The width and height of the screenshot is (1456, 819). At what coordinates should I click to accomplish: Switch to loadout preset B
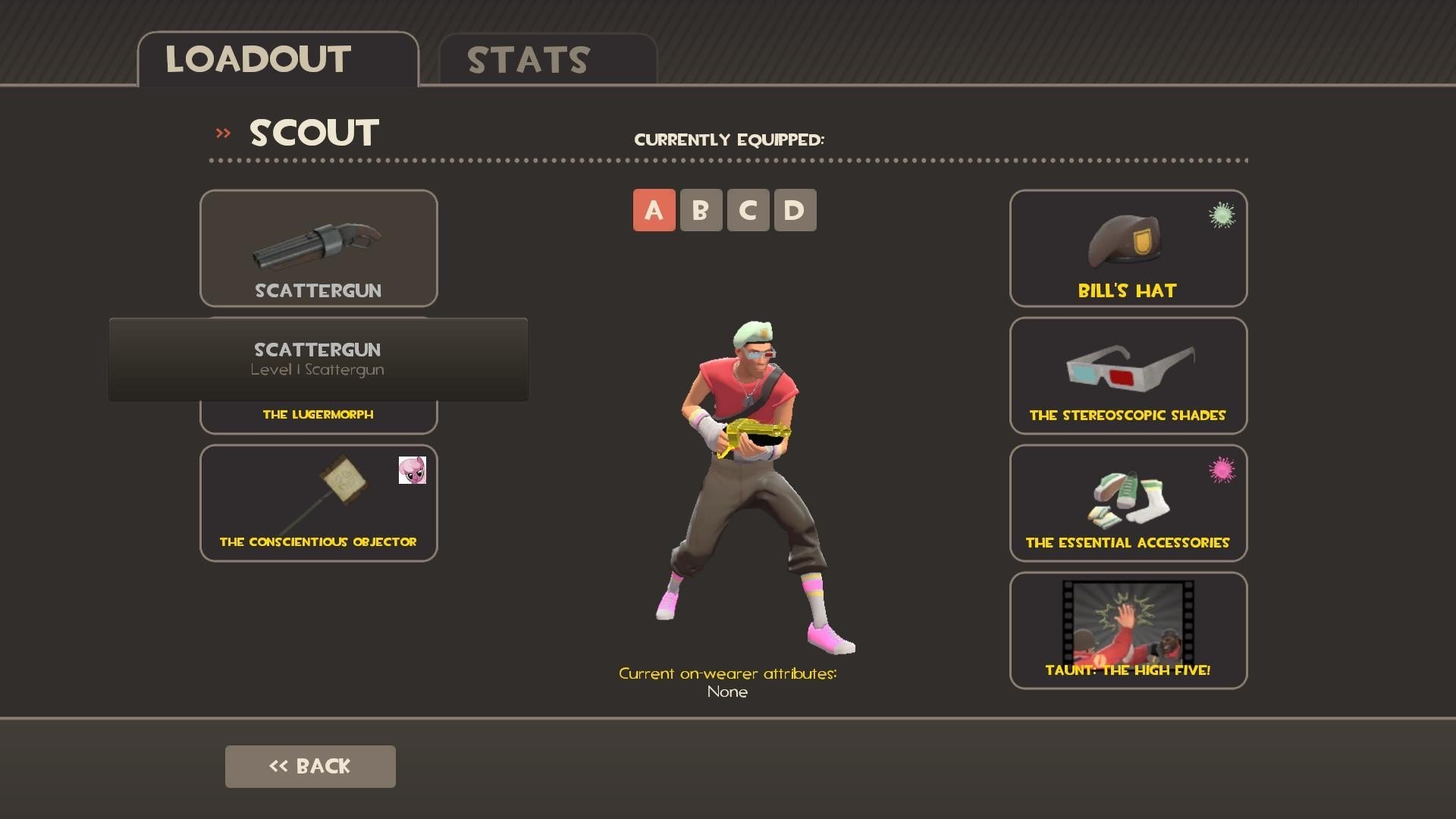[x=701, y=210]
